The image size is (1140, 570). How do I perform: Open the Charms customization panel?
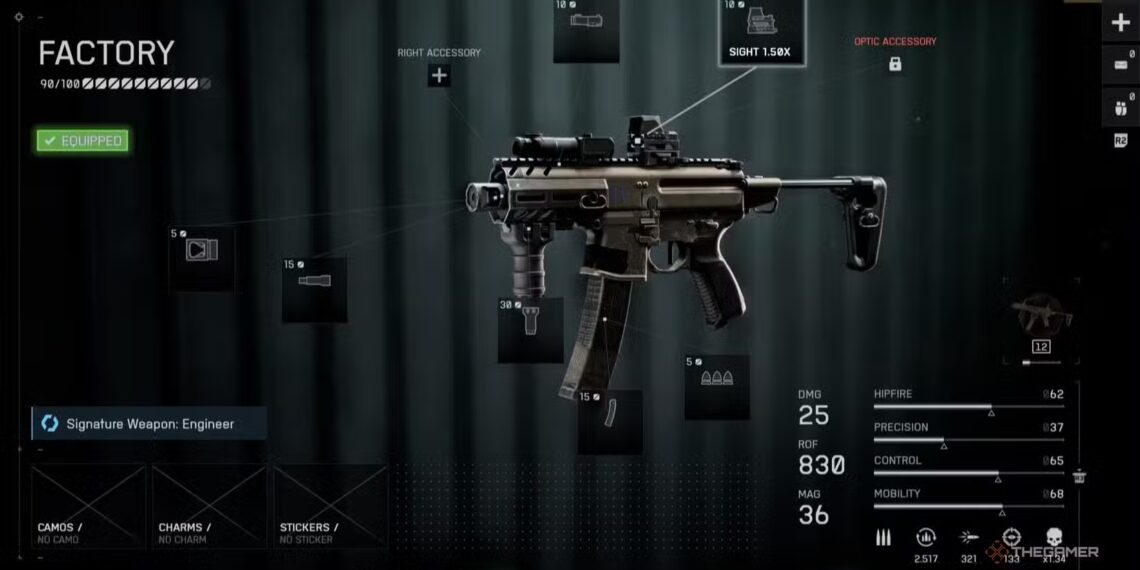[209, 506]
